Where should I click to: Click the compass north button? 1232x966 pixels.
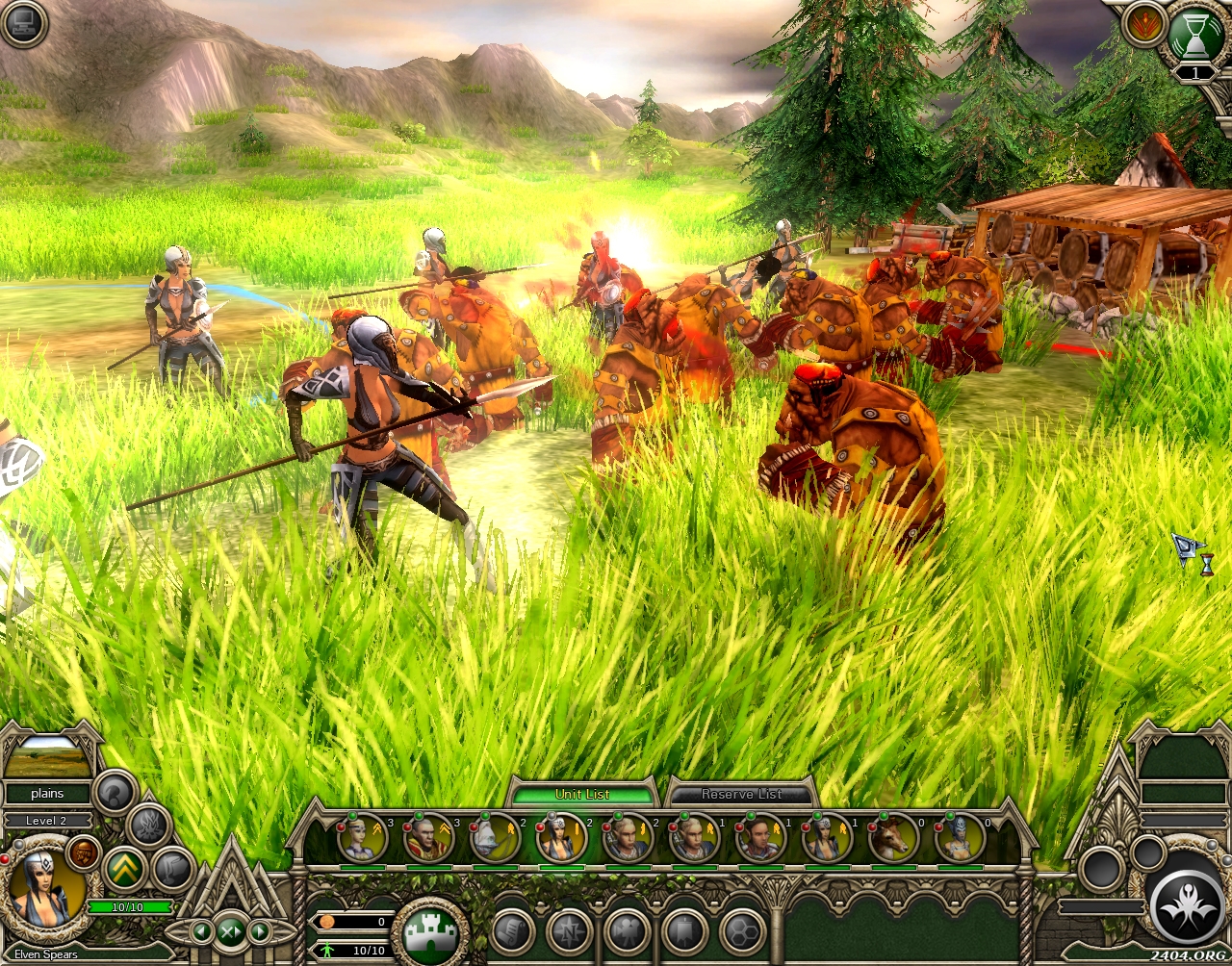[x=570, y=931]
